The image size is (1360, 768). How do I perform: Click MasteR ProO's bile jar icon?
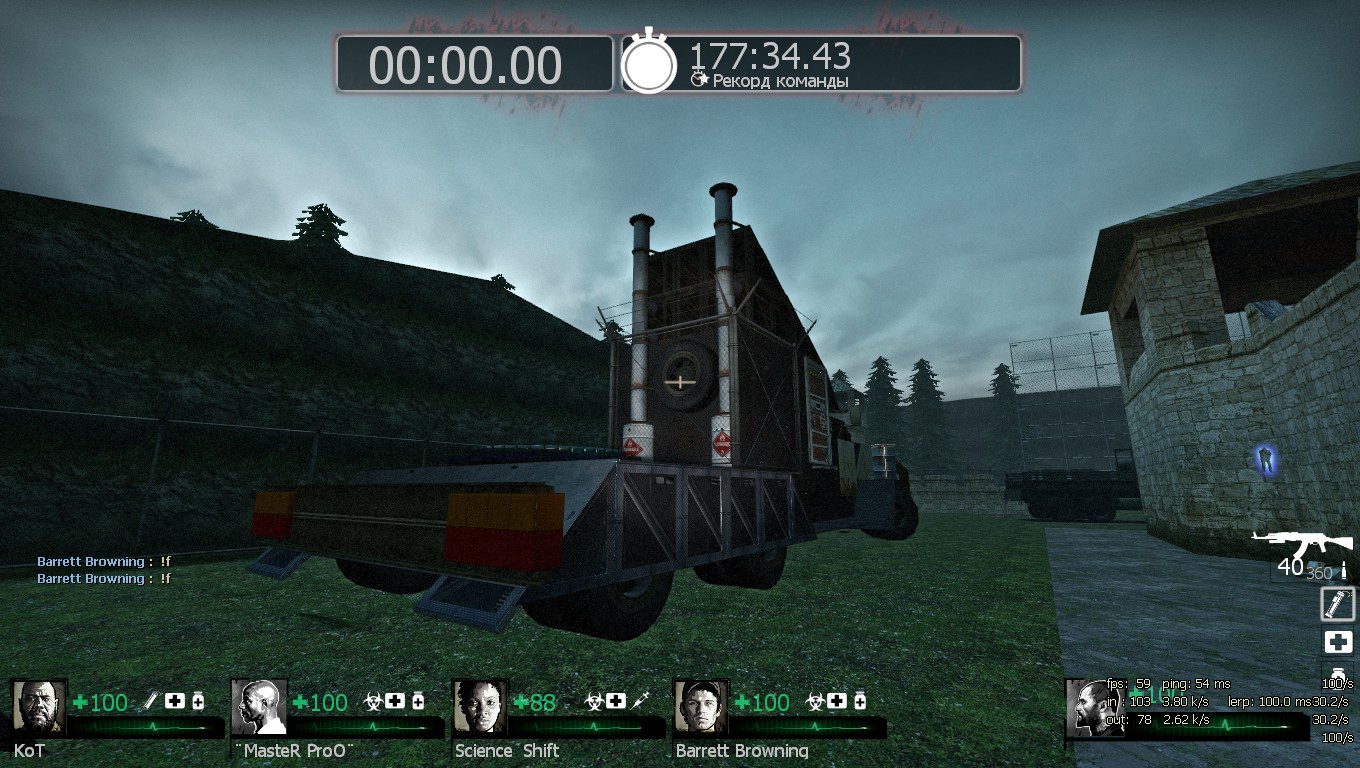pyautogui.click(x=373, y=701)
